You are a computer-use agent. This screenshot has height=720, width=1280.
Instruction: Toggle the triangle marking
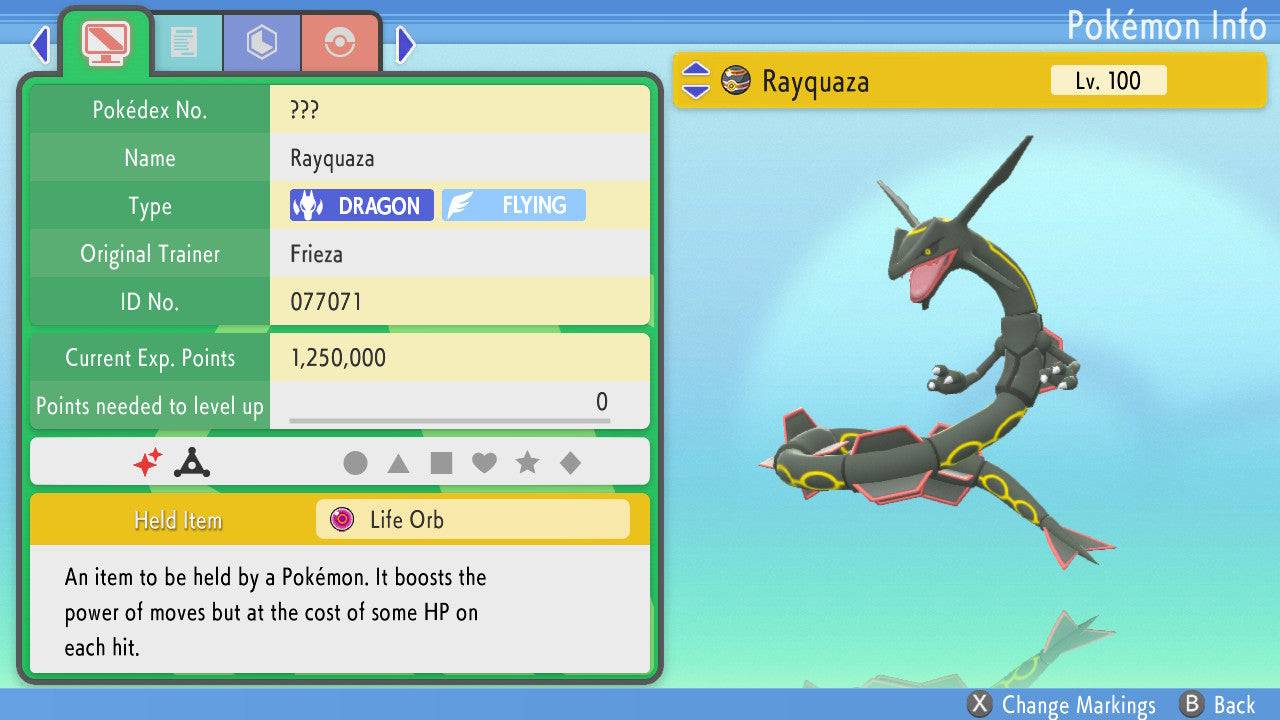[x=398, y=463]
